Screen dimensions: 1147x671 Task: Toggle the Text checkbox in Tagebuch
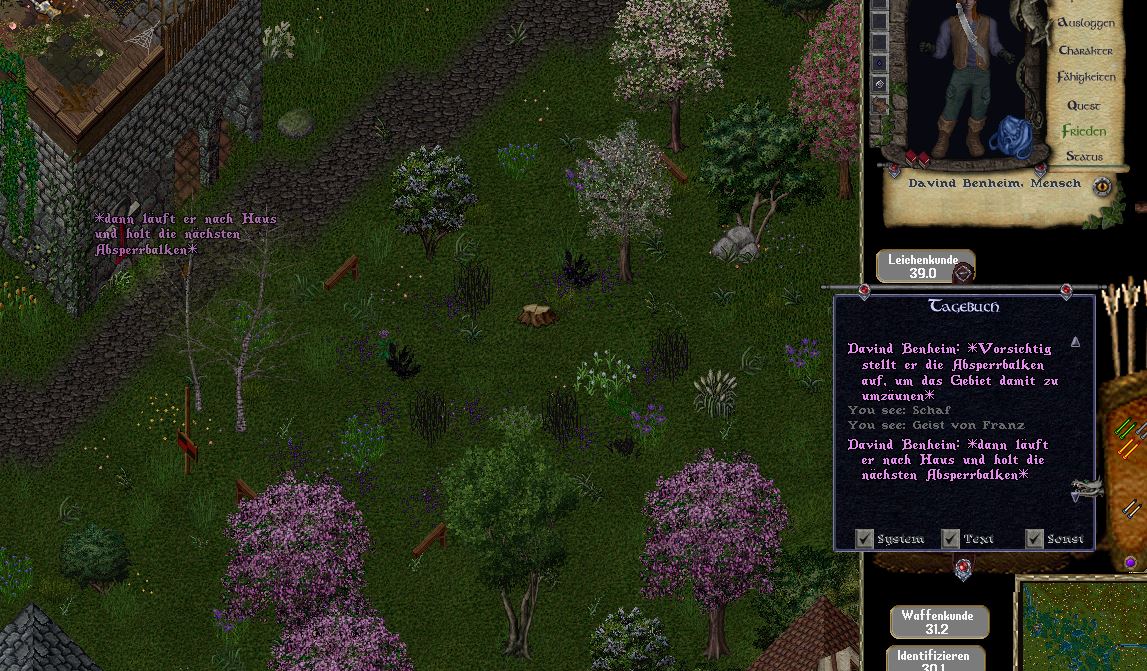[951, 539]
